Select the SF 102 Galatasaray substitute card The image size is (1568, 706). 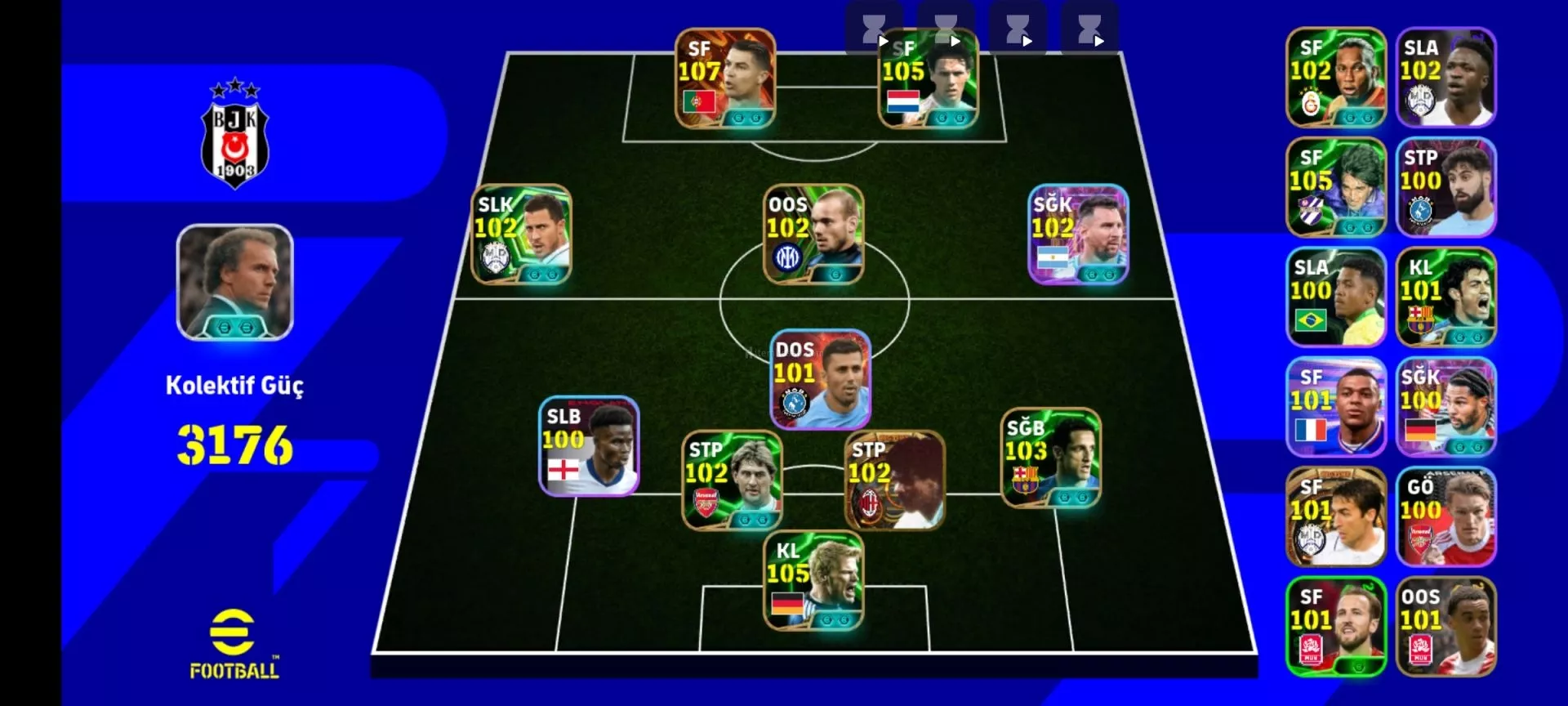(1336, 78)
